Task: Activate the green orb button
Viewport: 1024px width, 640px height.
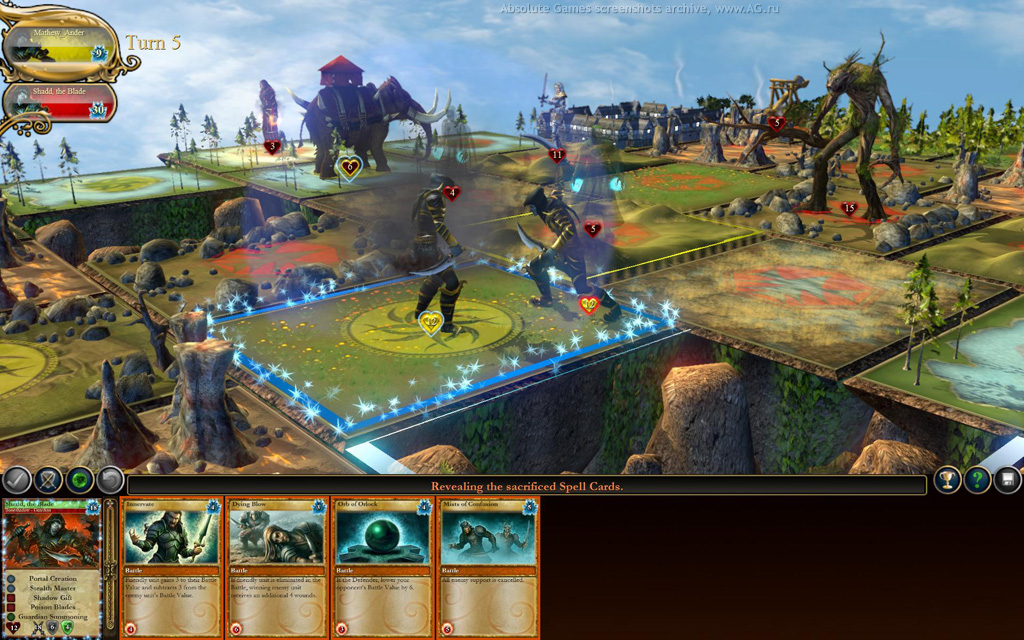Action: (79, 481)
